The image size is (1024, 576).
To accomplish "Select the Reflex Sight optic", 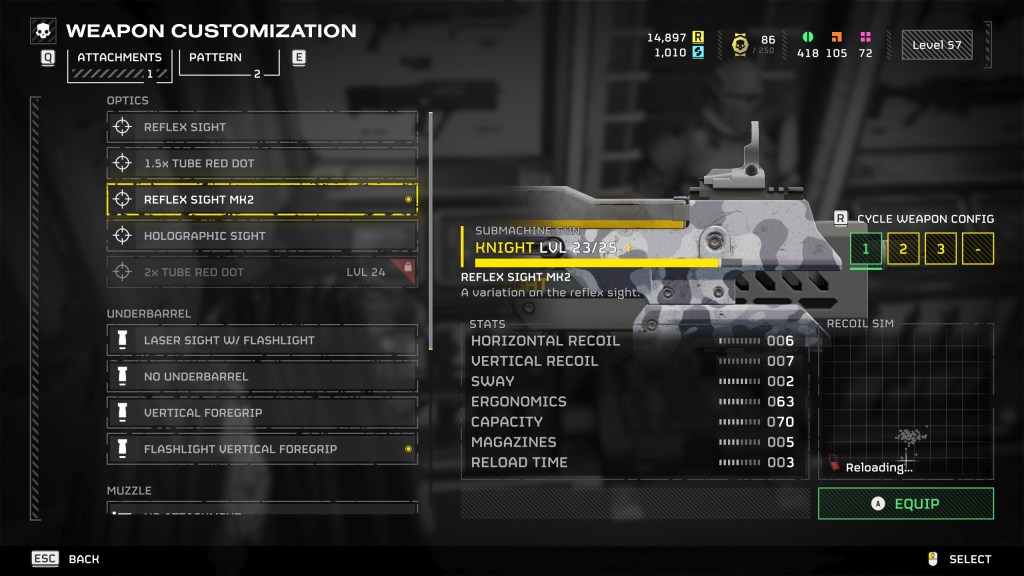I will point(262,127).
